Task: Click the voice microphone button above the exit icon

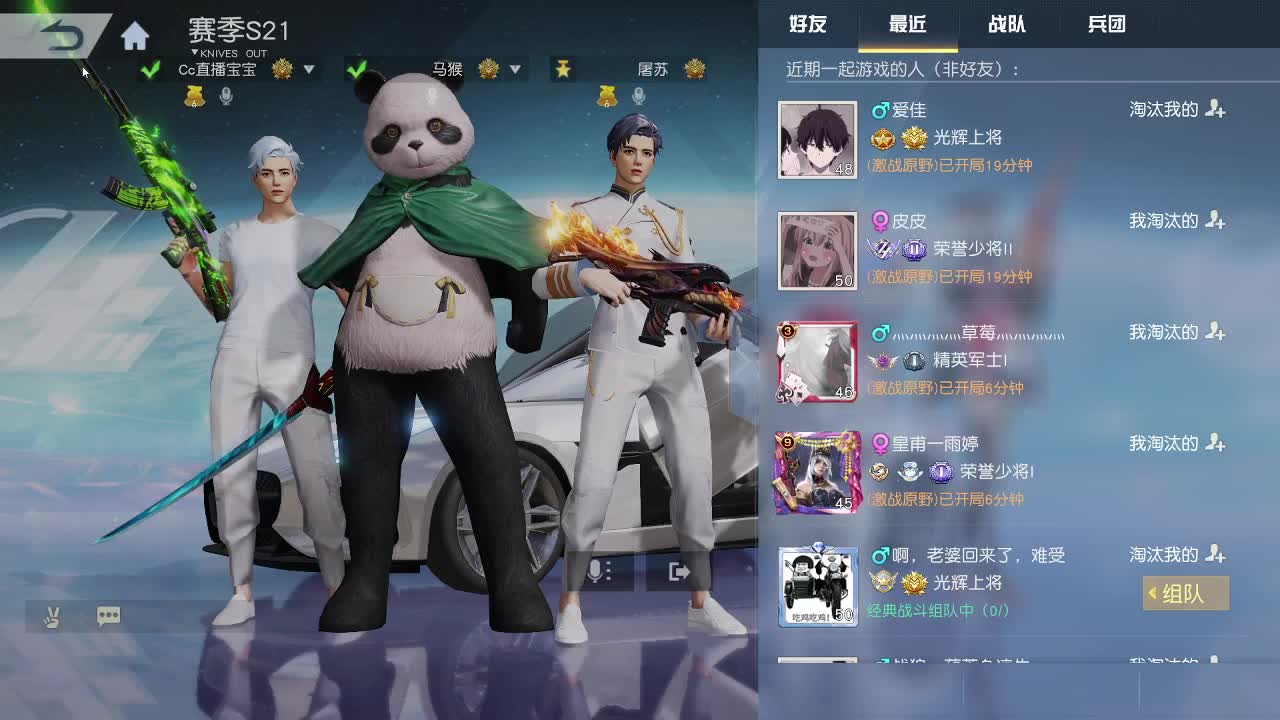Action: pyautogui.click(x=595, y=571)
